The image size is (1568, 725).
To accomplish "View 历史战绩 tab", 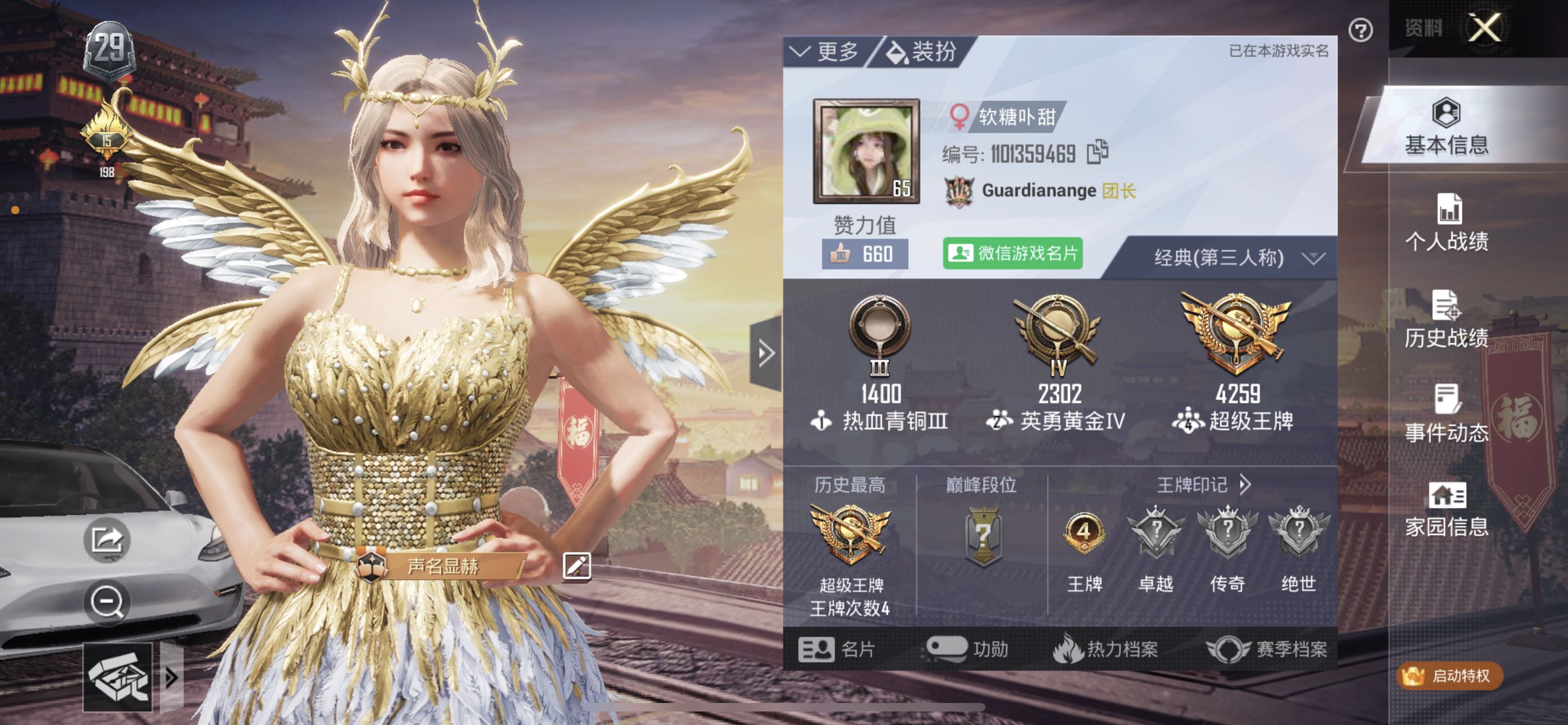I will (1446, 320).
